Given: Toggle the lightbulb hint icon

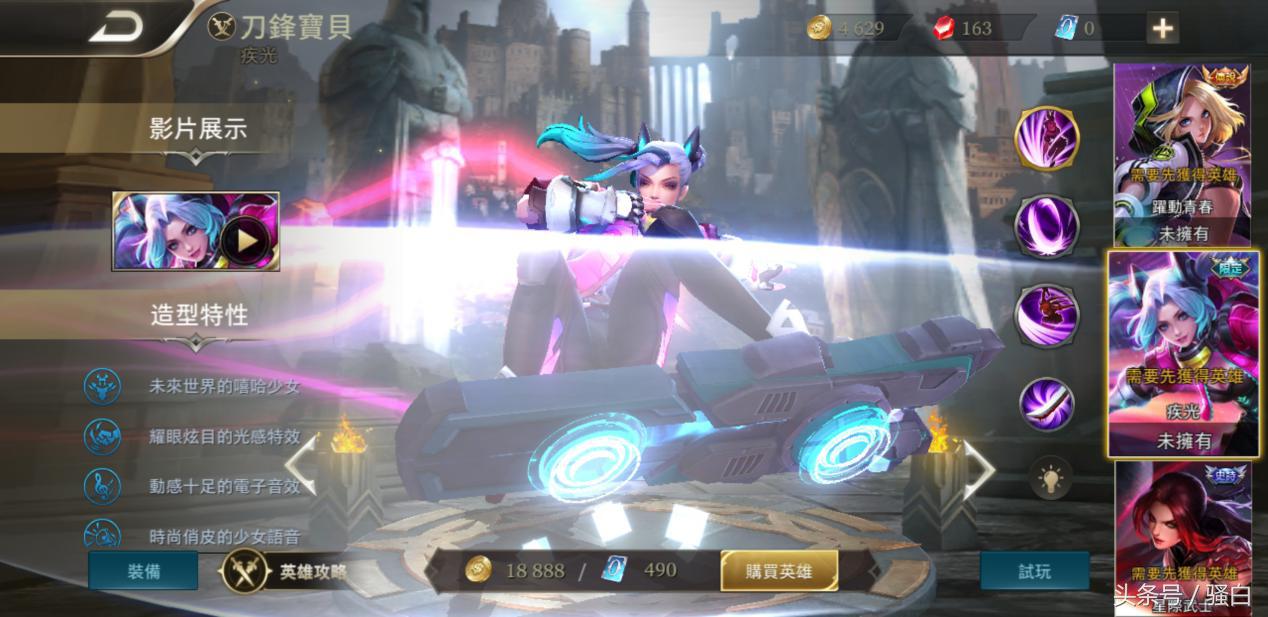Looking at the screenshot, I should 1051,478.
